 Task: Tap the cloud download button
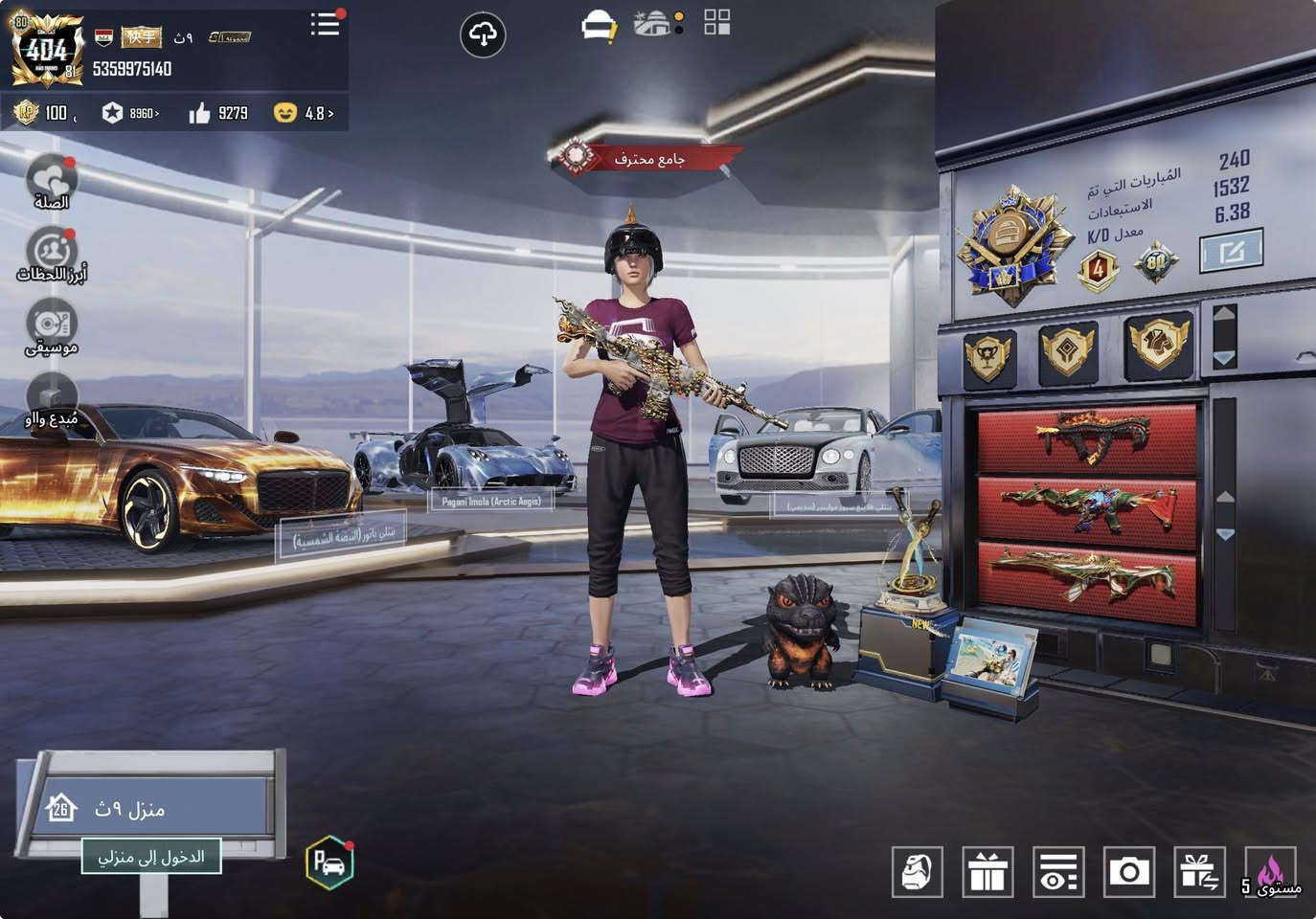pyautogui.click(x=482, y=35)
